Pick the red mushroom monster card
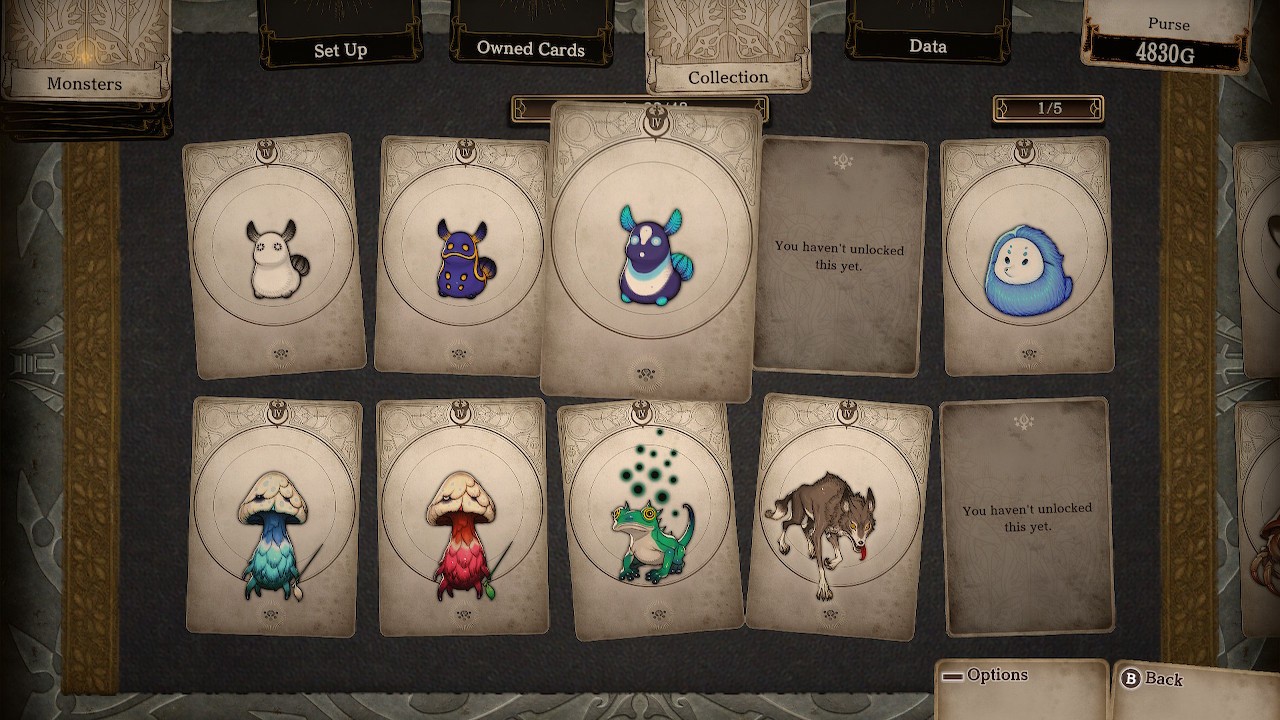This screenshot has width=1280, height=720. tap(463, 518)
